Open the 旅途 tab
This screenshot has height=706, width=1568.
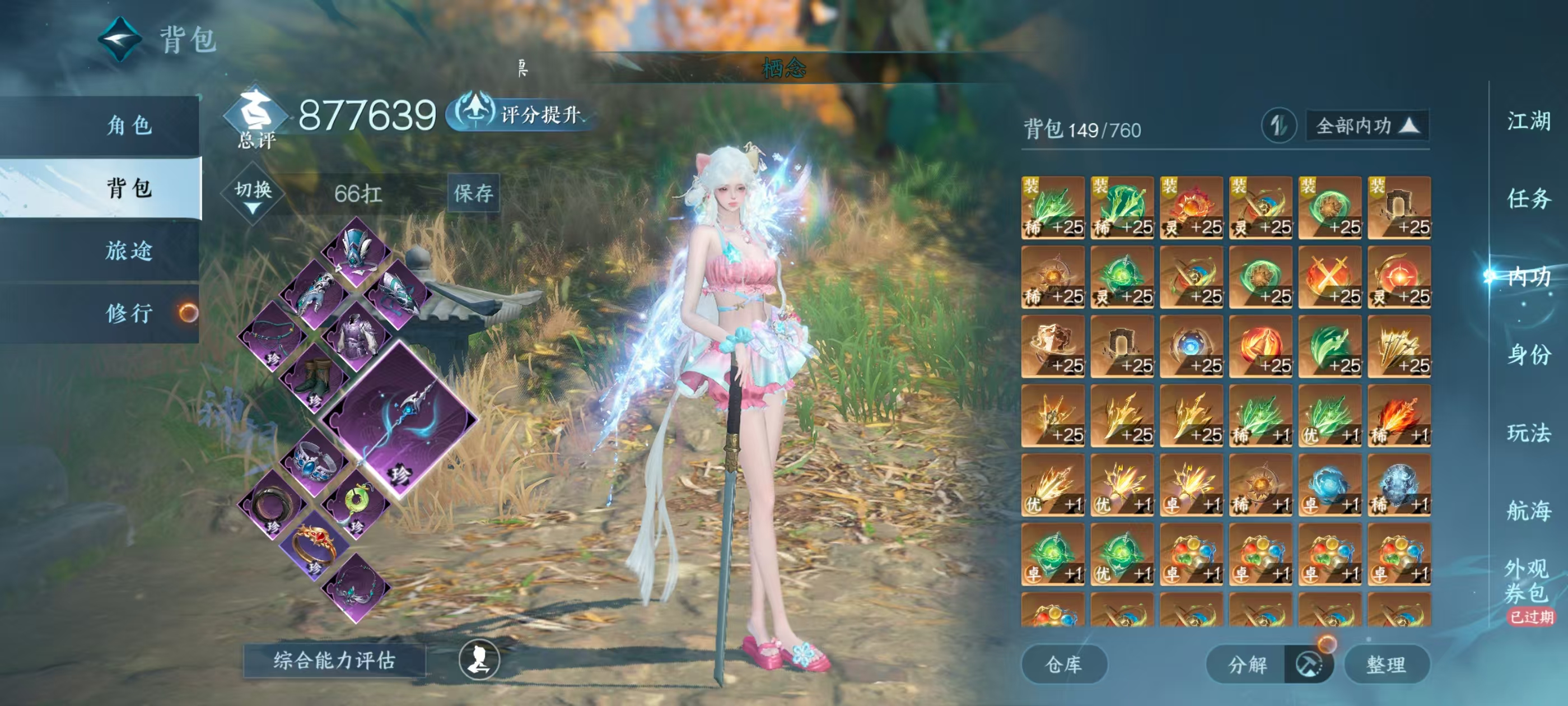tap(129, 250)
